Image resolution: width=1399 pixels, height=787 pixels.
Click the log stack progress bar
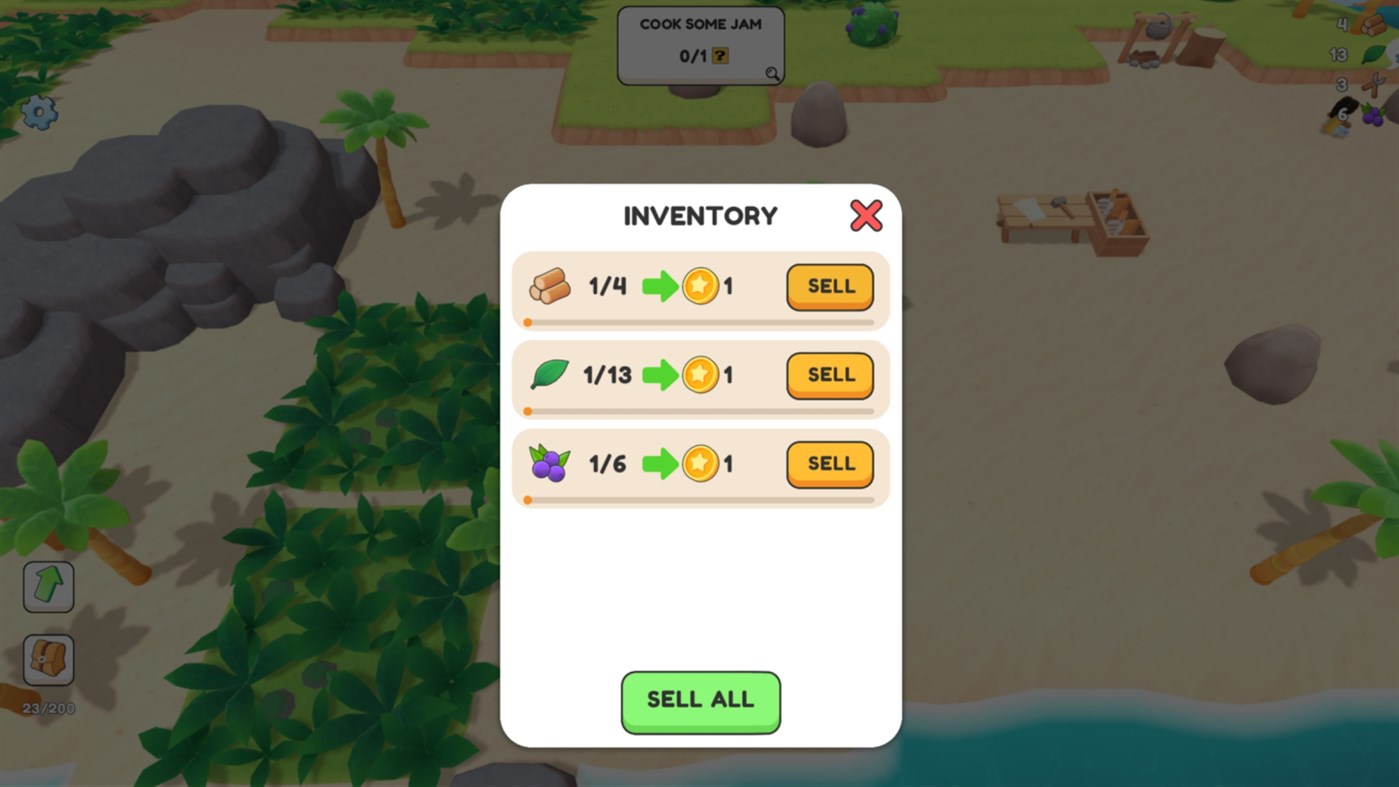[x=700, y=322]
